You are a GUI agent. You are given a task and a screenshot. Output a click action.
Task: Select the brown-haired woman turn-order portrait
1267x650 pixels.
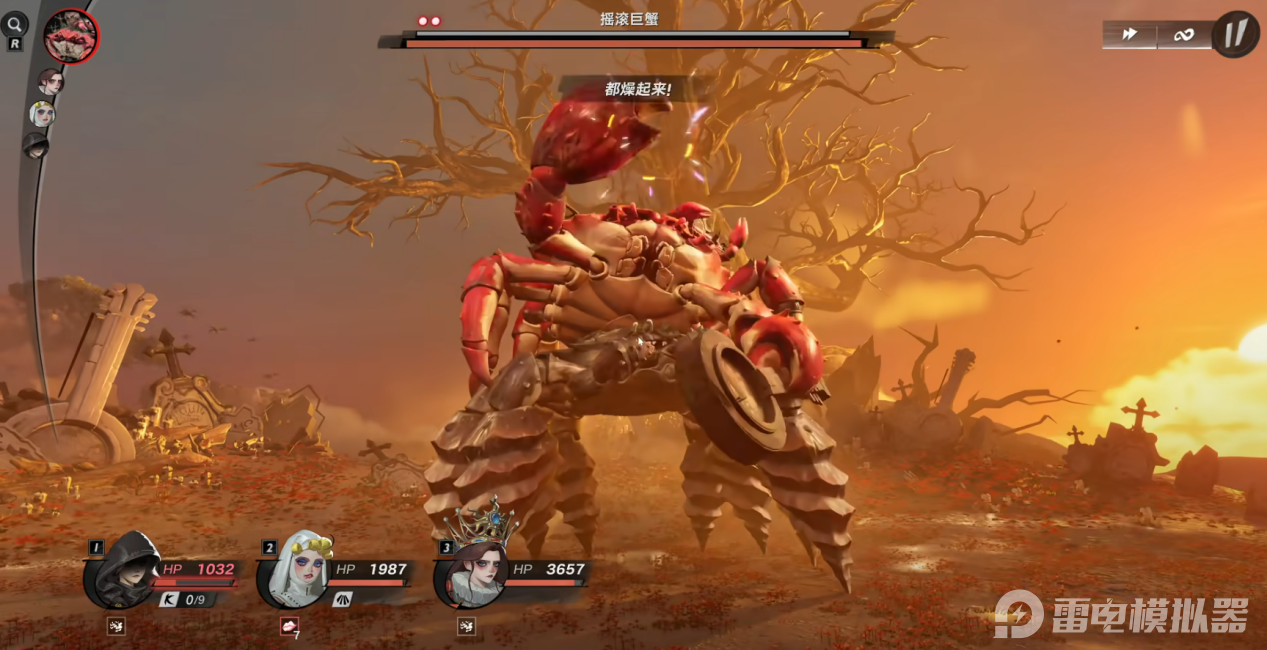(50, 81)
